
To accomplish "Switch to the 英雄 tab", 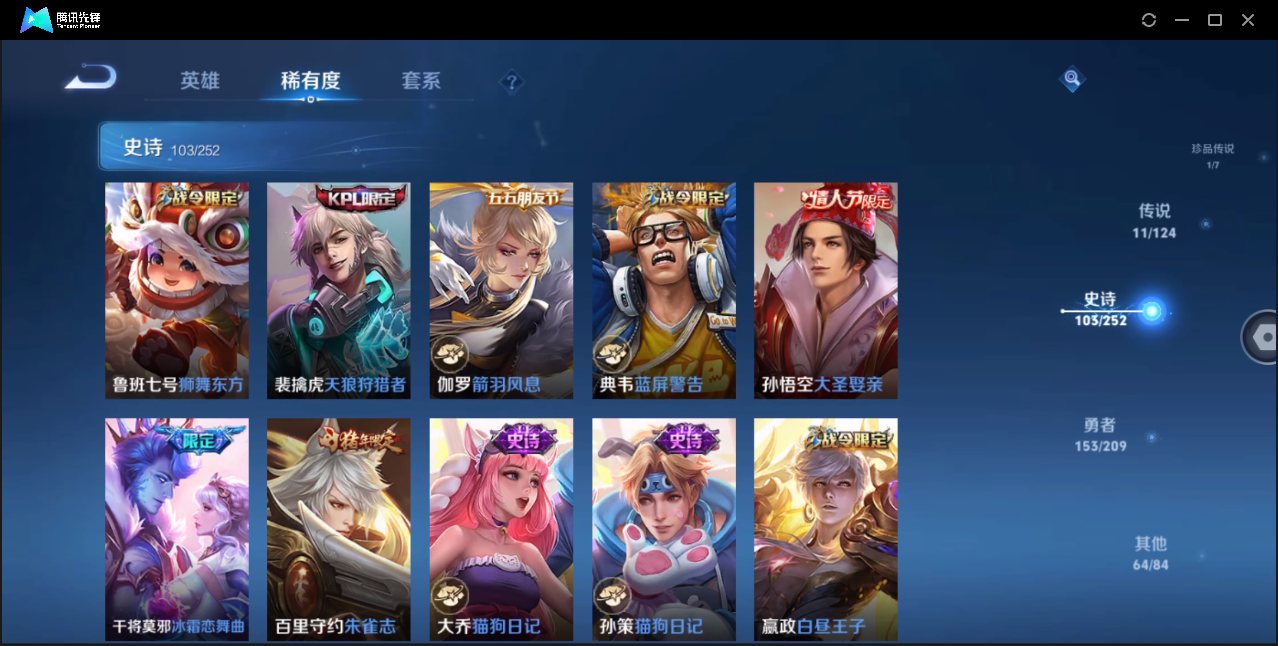I will [x=200, y=81].
